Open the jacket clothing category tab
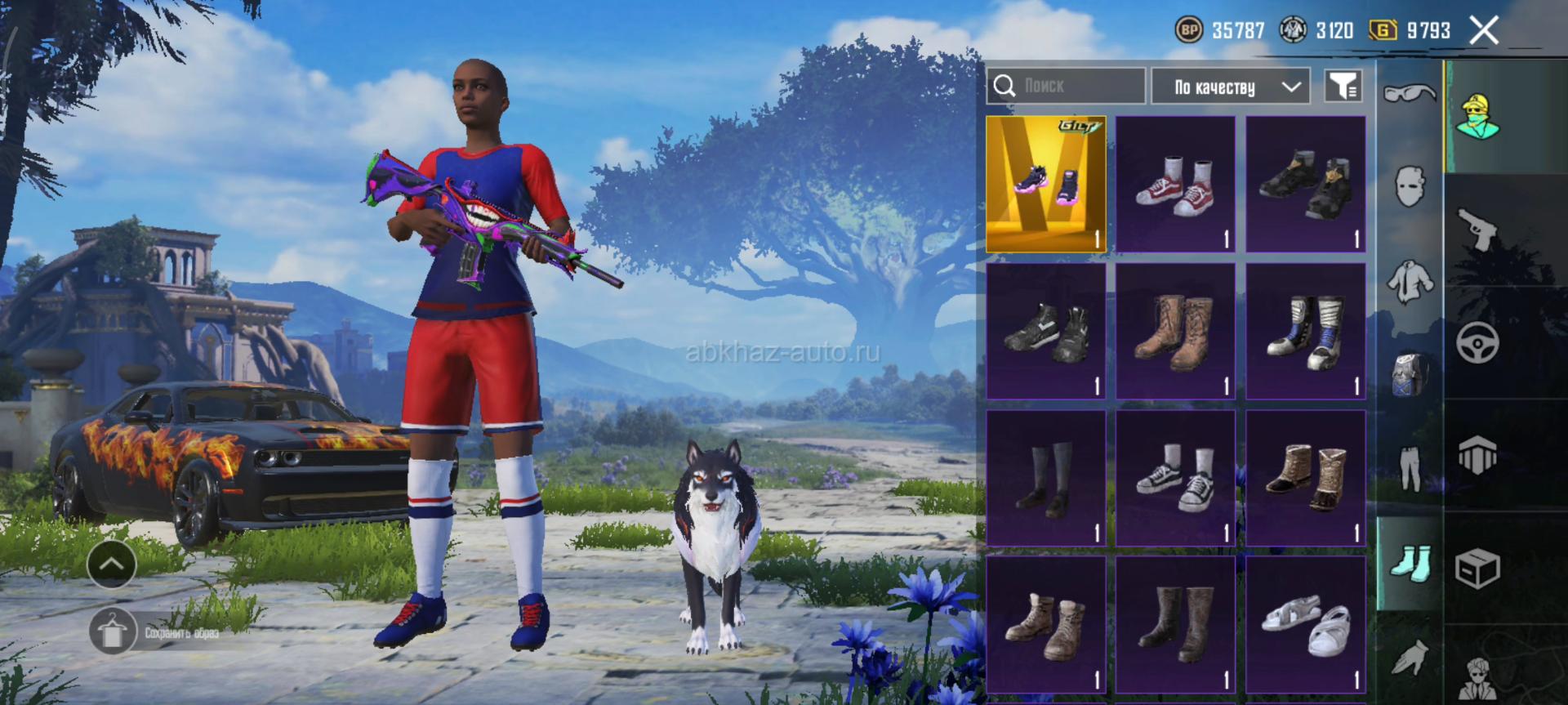 (x=1410, y=282)
